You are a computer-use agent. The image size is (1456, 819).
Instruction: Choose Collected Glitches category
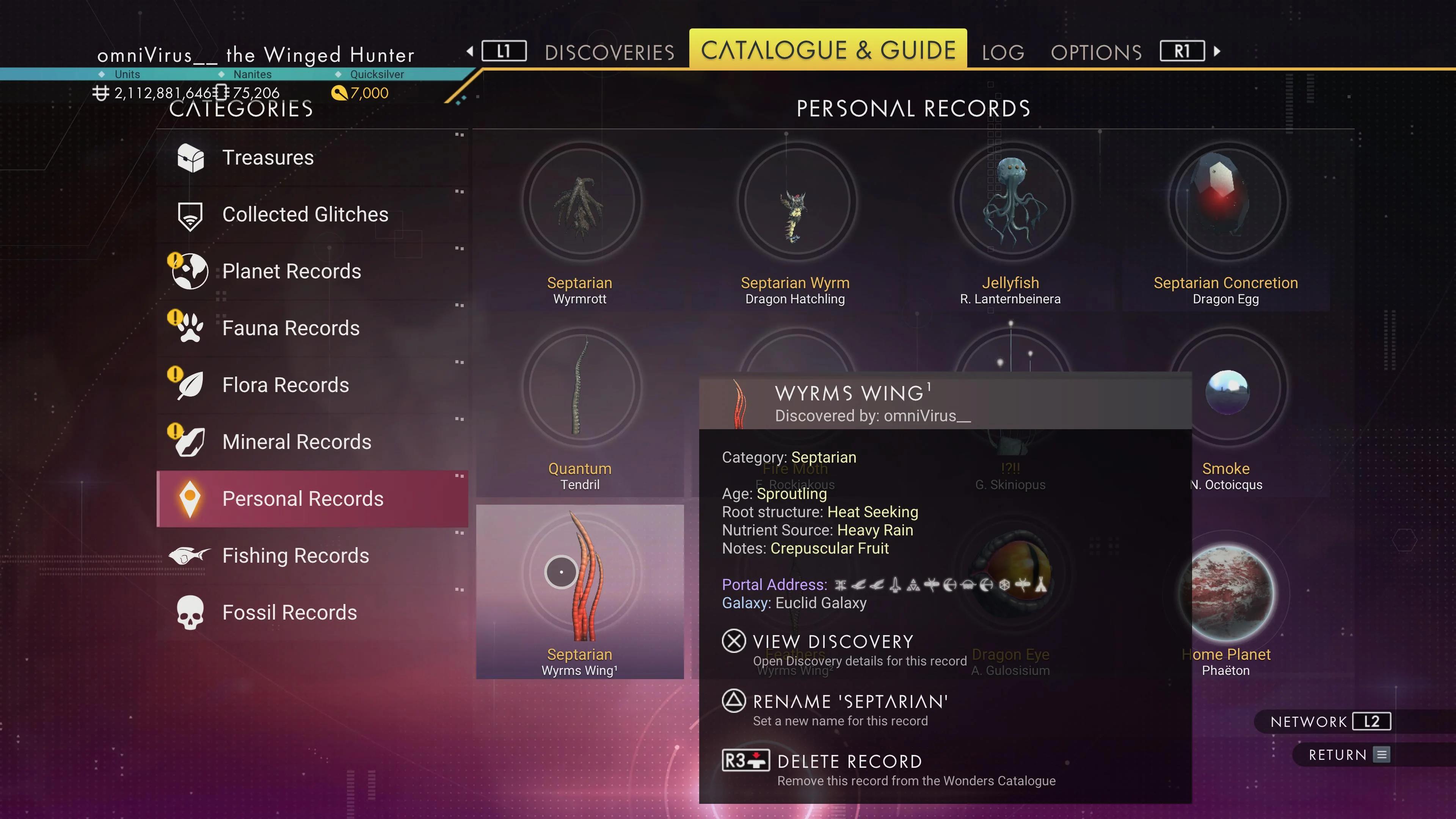pos(304,215)
